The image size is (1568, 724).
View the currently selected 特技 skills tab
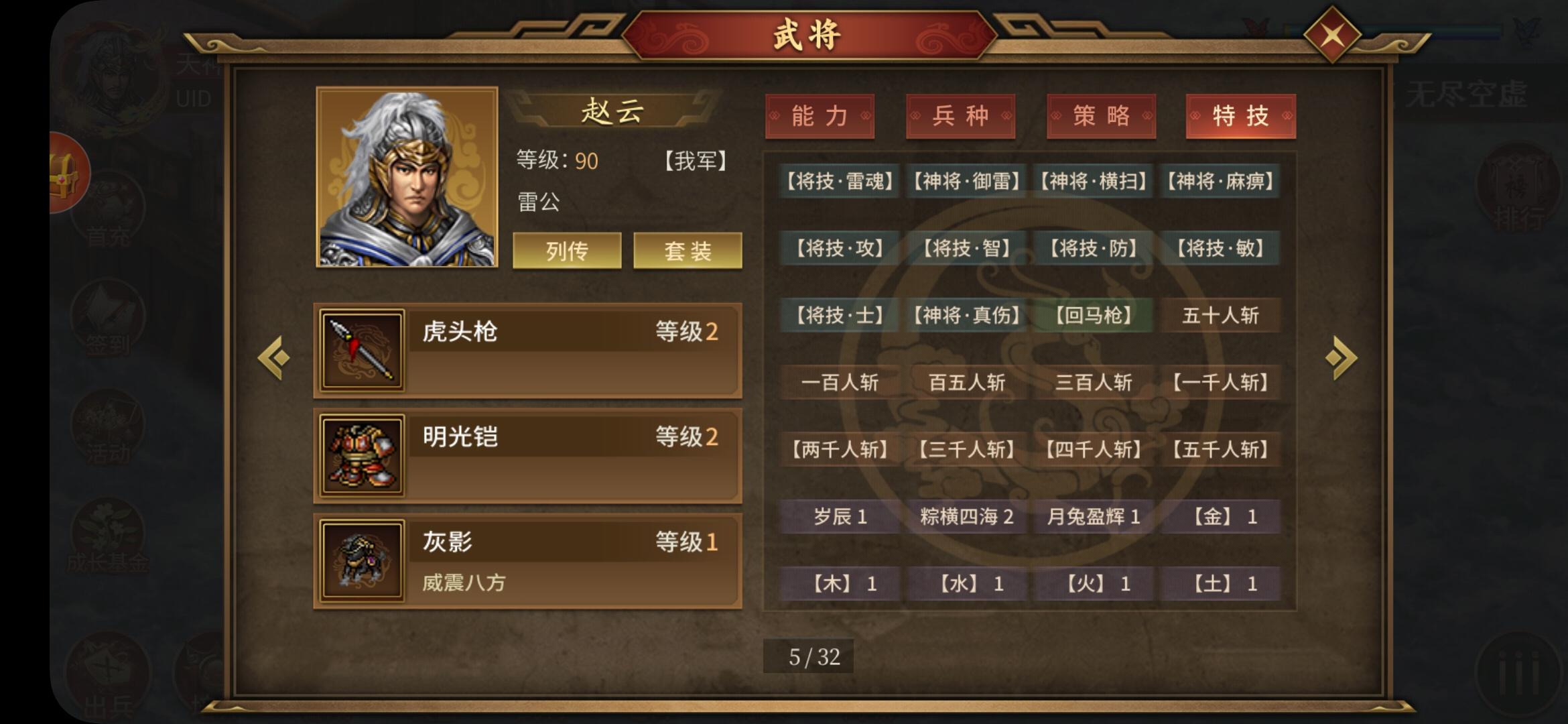click(x=1240, y=116)
